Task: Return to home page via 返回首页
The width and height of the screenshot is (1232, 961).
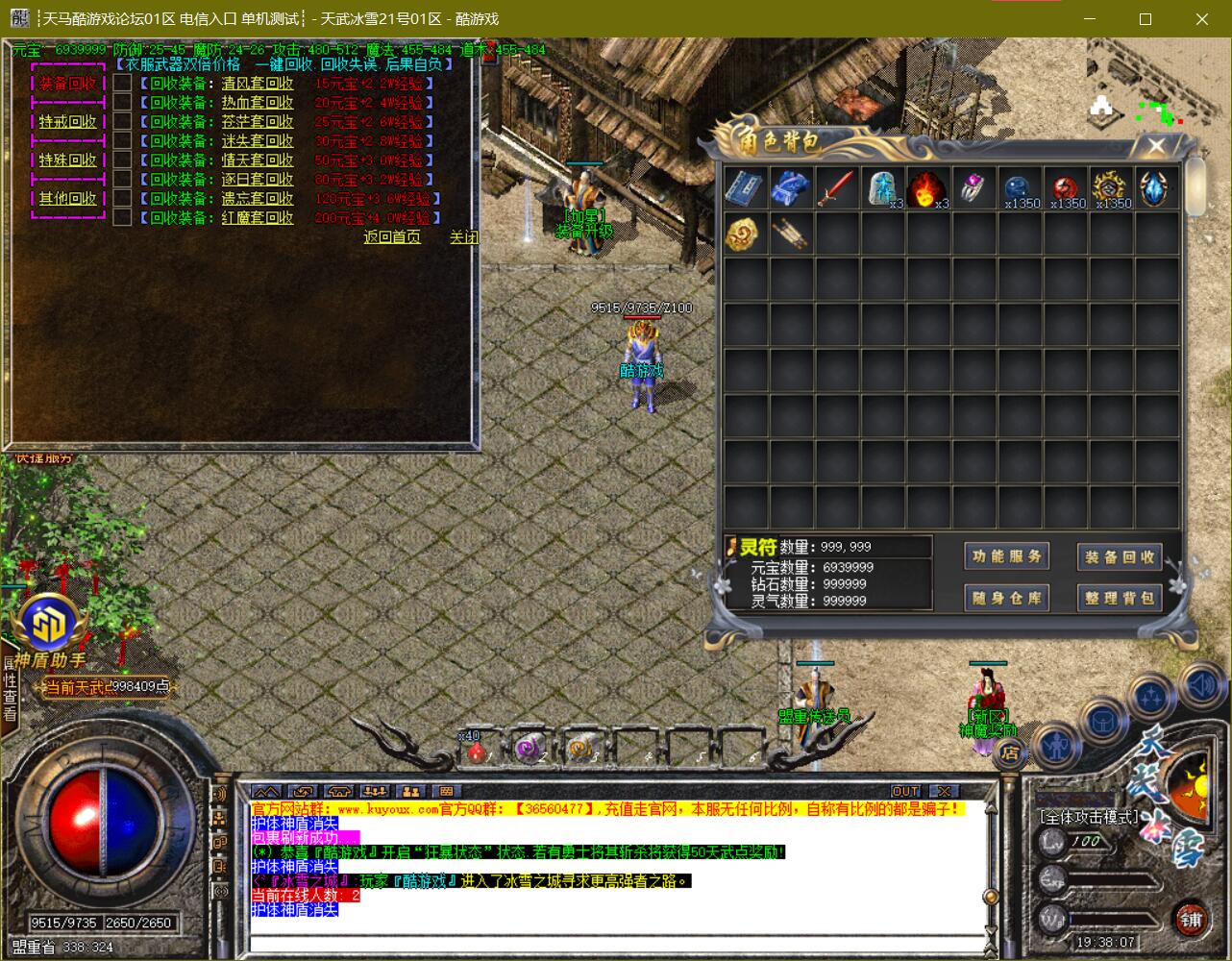Action: coord(392,237)
